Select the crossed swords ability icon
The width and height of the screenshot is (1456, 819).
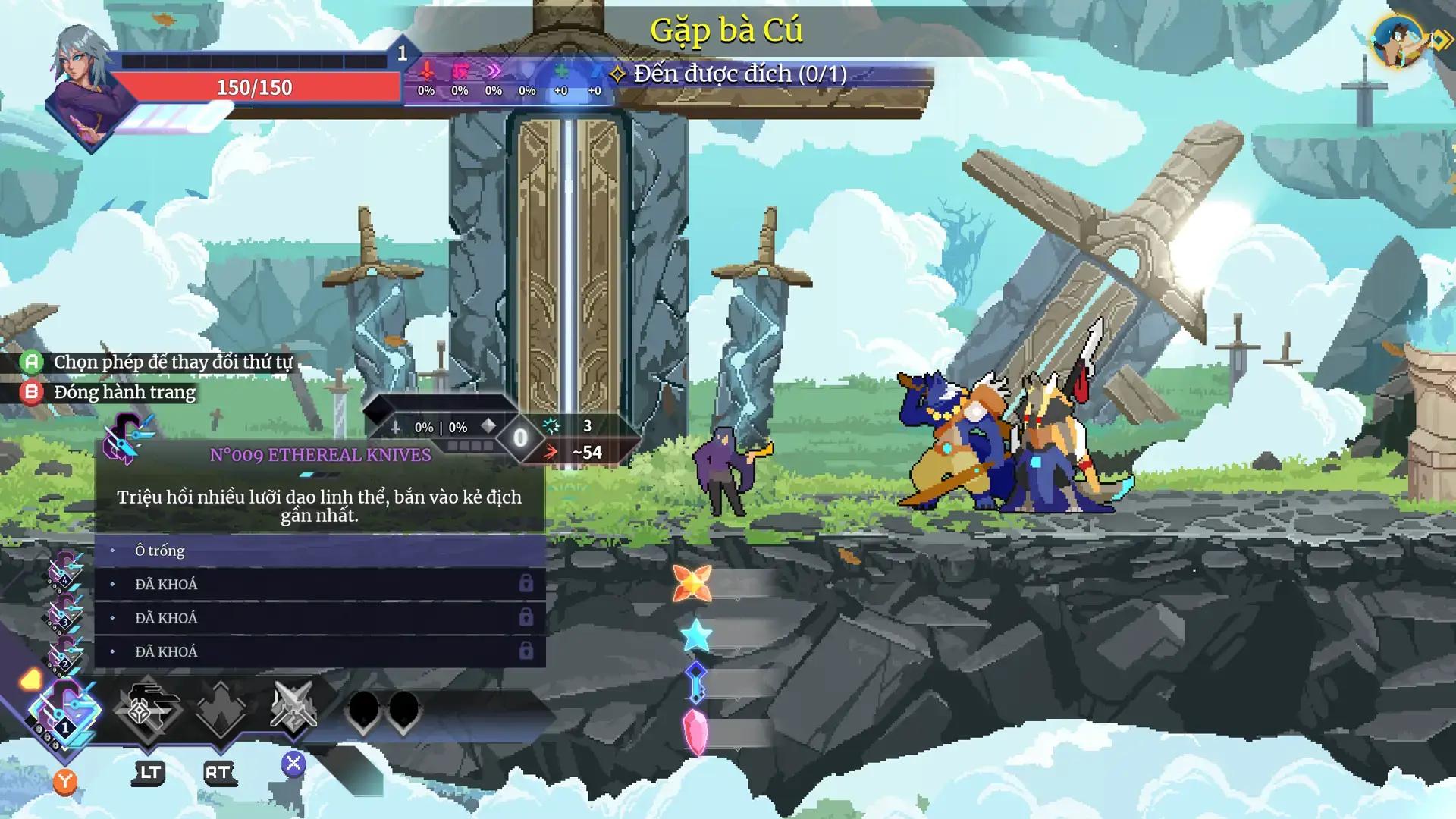point(293,709)
